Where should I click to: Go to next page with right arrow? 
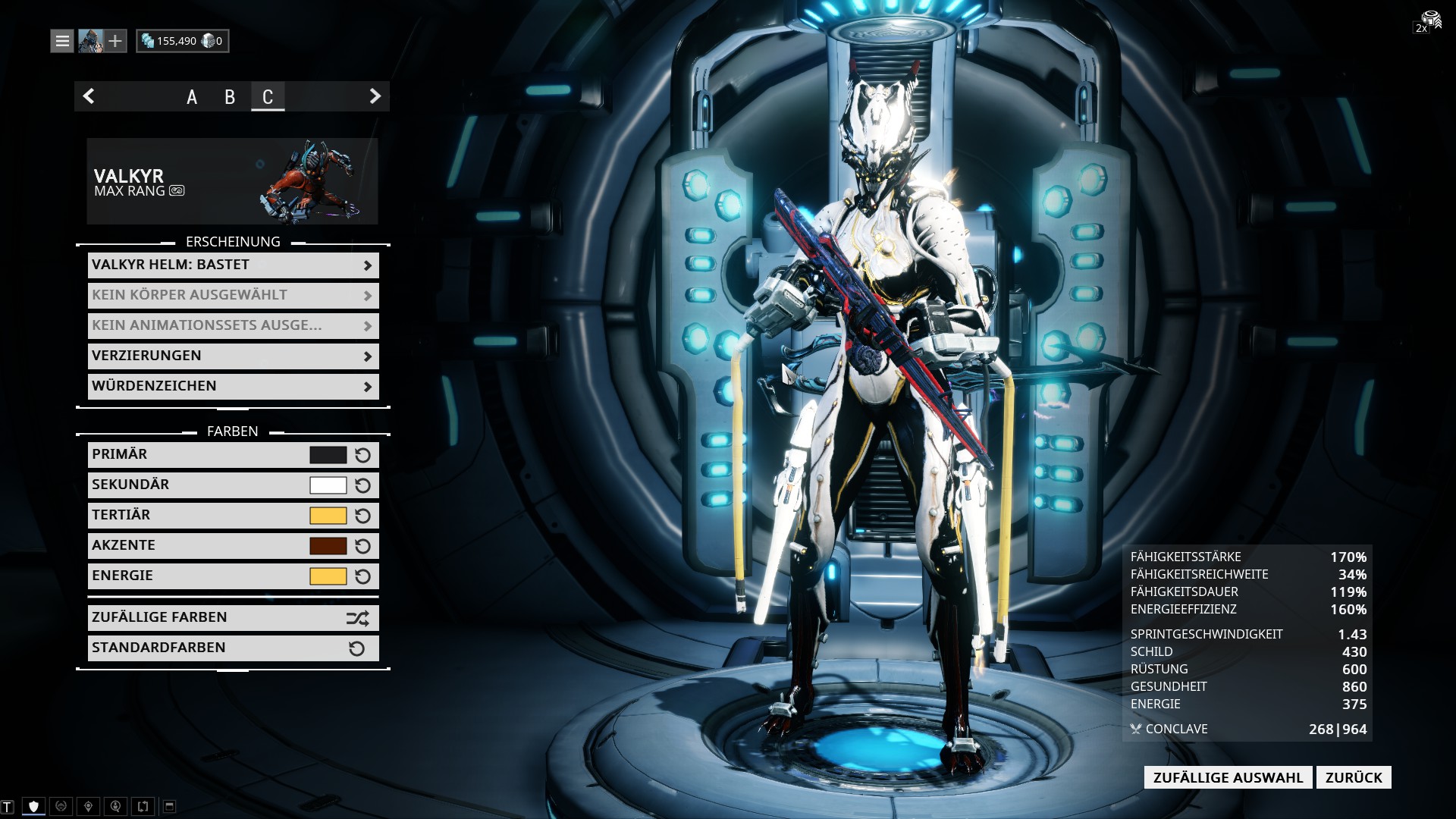pyautogui.click(x=375, y=96)
